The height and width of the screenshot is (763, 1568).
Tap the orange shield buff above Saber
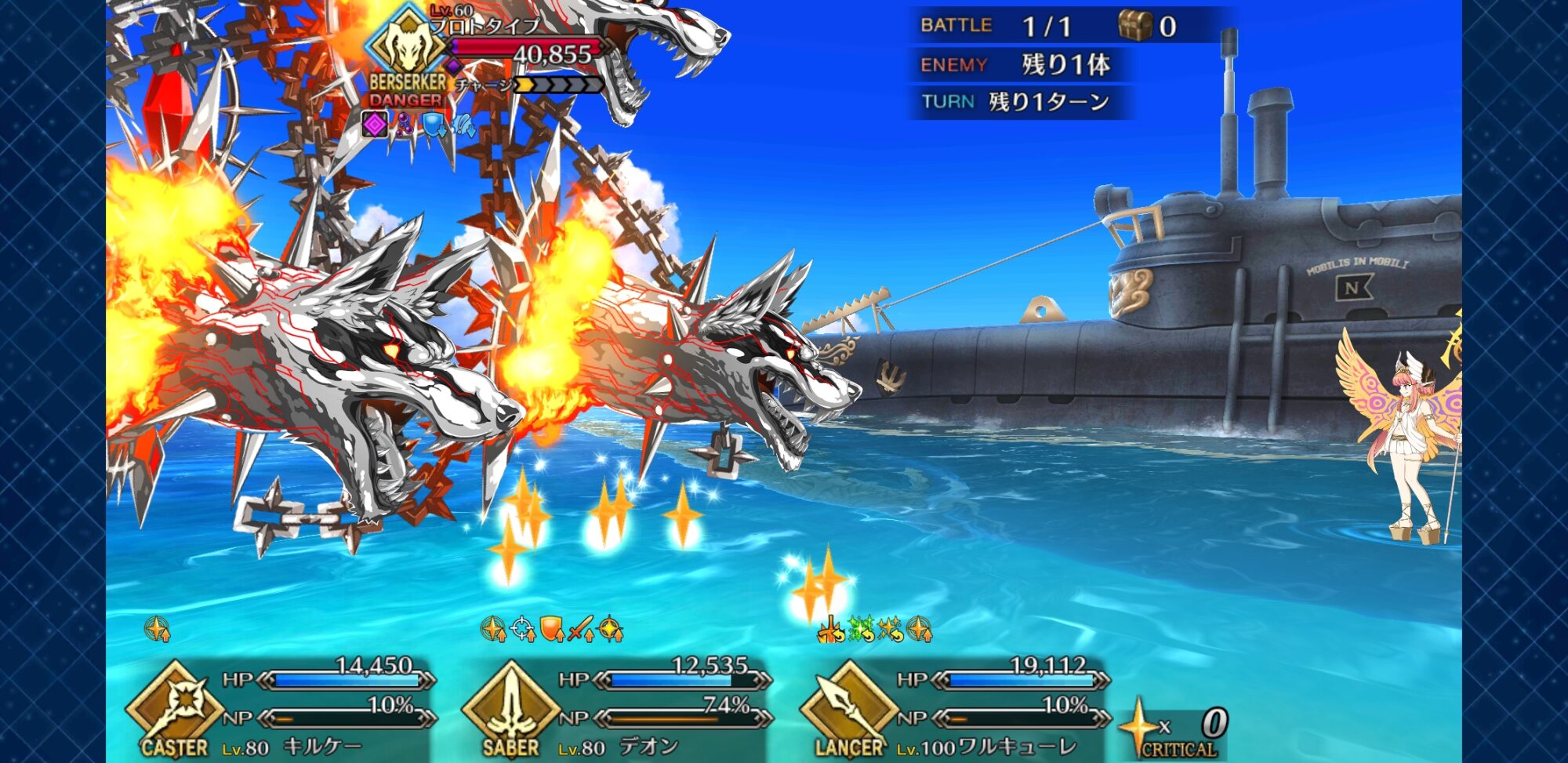[552, 629]
